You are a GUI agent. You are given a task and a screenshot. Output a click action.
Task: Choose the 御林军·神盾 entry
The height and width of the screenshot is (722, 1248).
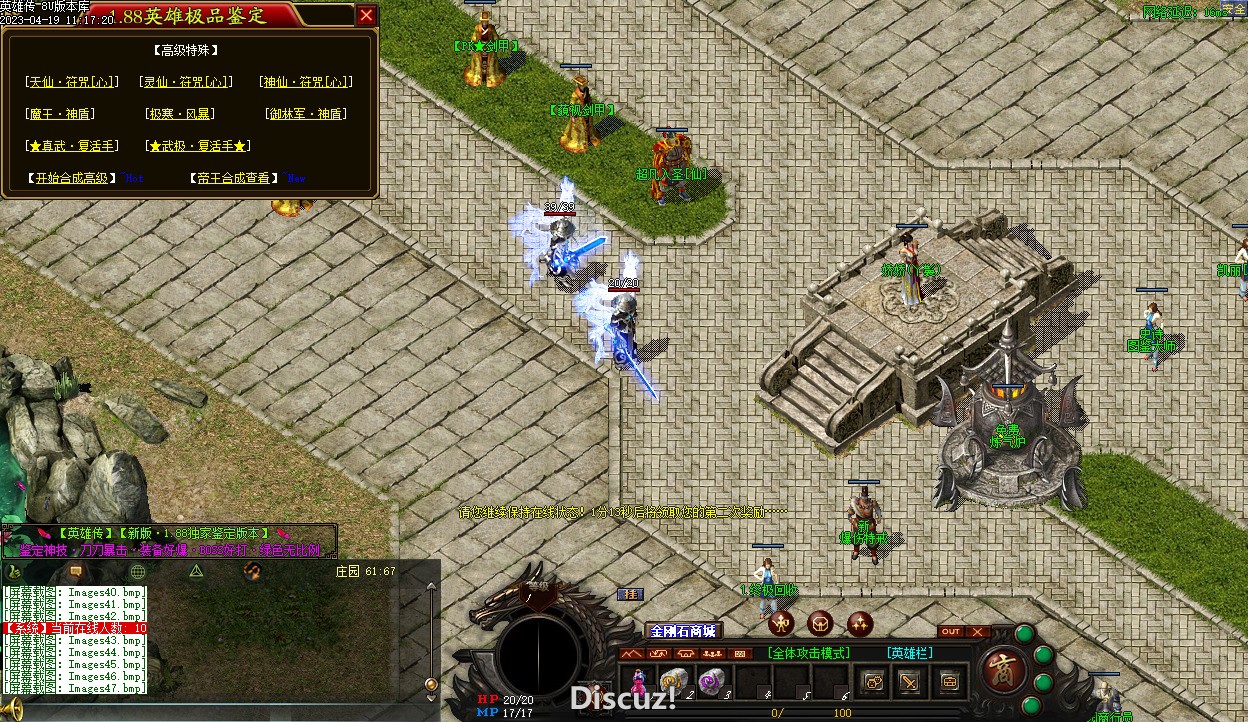coord(306,114)
